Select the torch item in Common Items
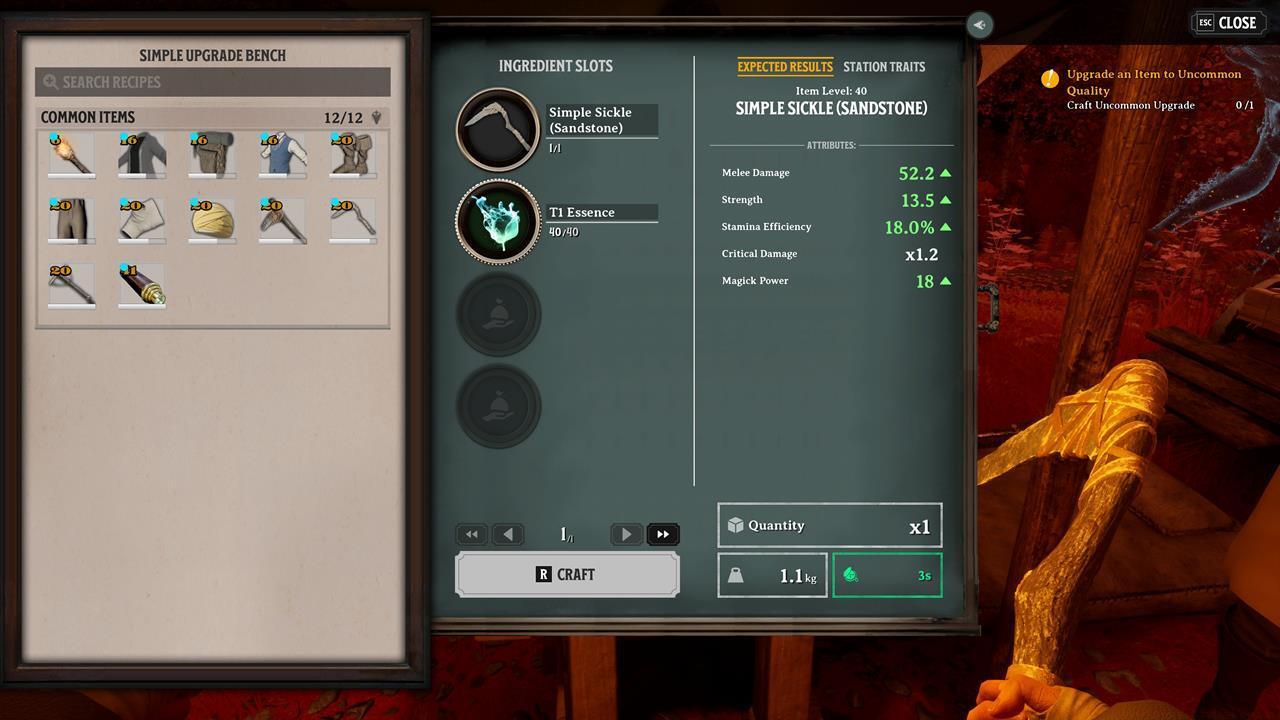Image resolution: width=1280 pixels, height=720 pixels. (x=70, y=155)
